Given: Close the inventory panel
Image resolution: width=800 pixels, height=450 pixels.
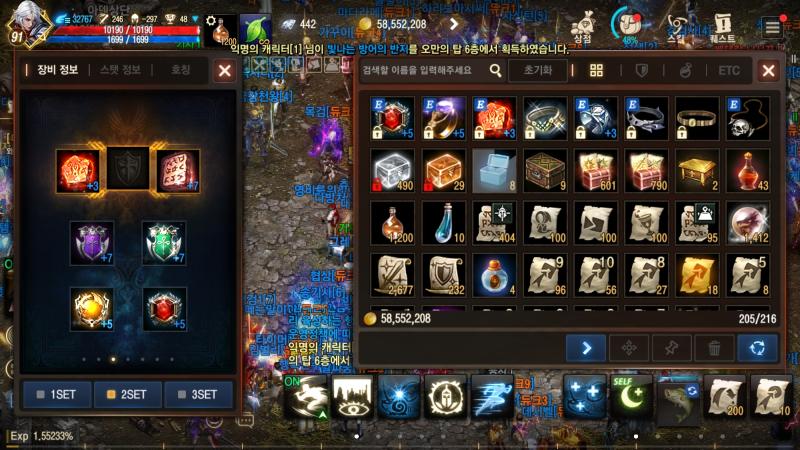Looking at the screenshot, I should (x=768, y=71).
